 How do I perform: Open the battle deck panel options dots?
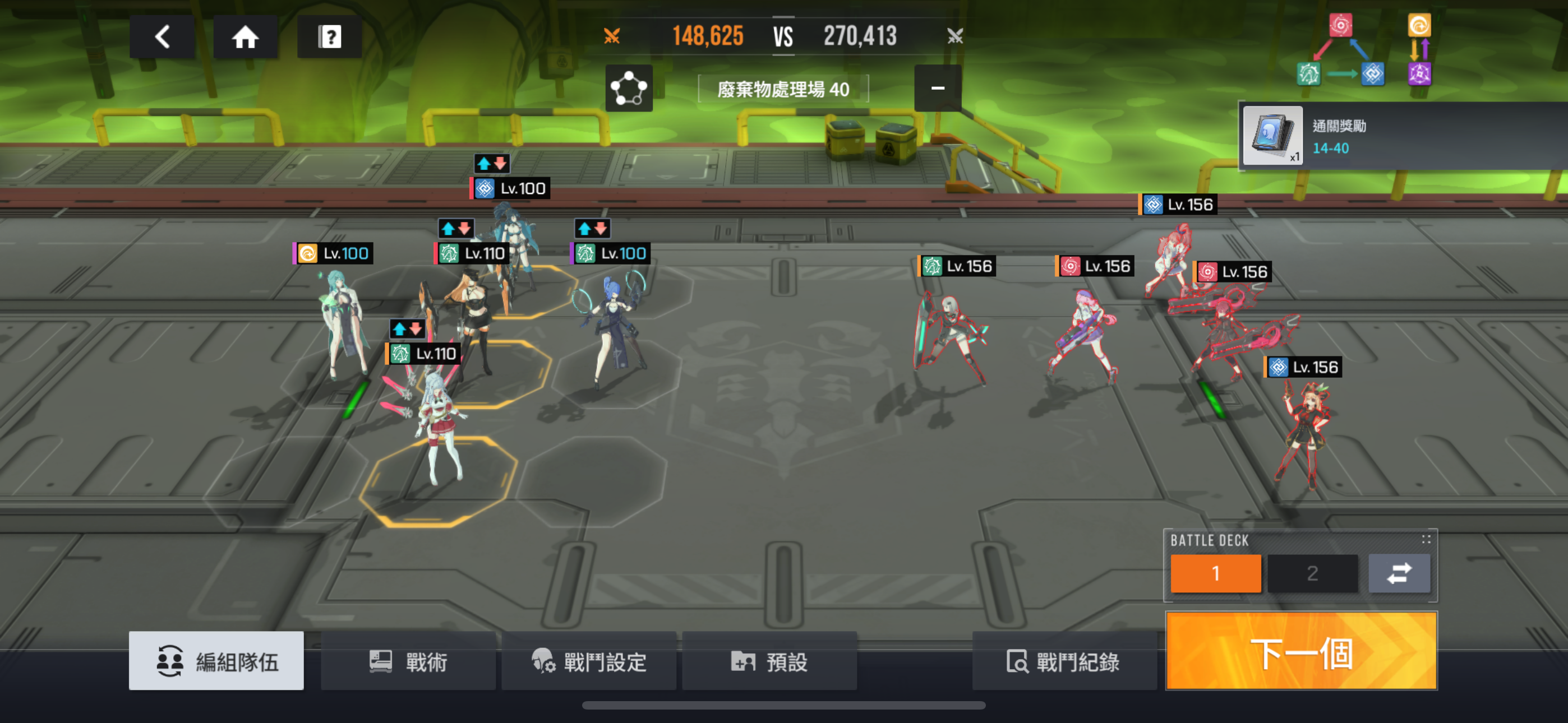coord(1426,539)
